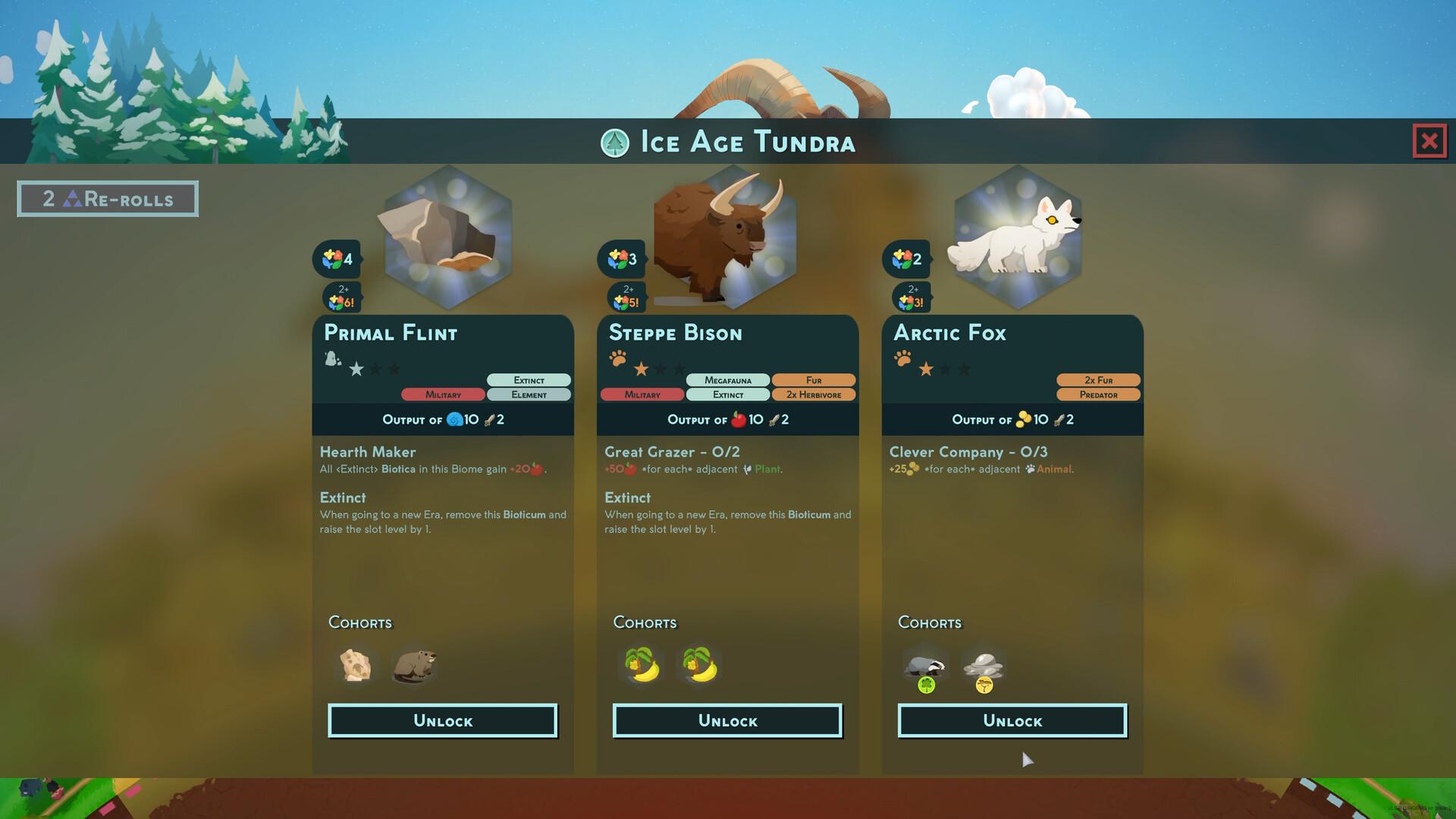
Task: Select the apple output icon on Steppe Bison
Action: 737,419
